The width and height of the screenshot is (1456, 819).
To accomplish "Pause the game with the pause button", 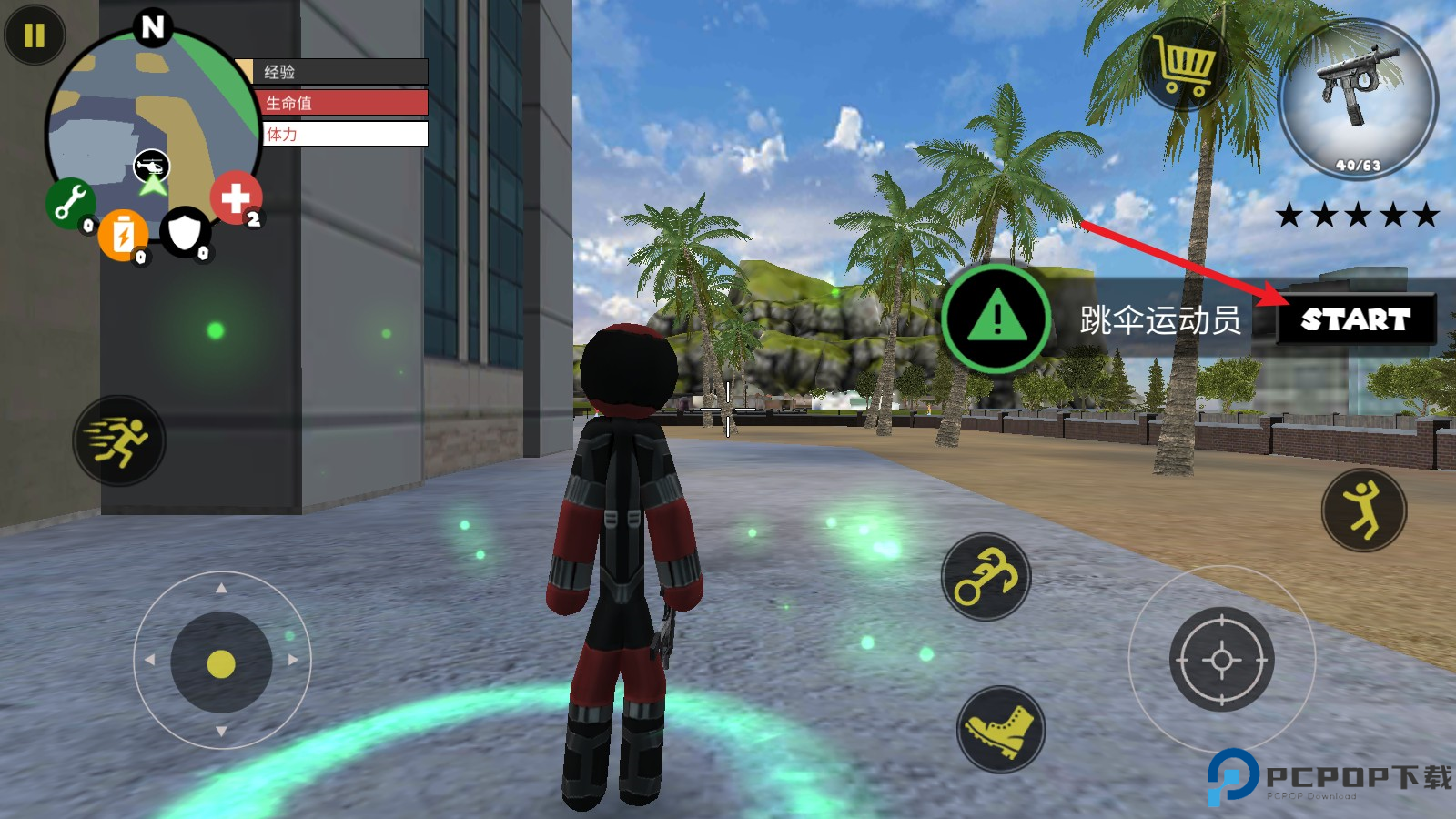I will tap(35, 35).
